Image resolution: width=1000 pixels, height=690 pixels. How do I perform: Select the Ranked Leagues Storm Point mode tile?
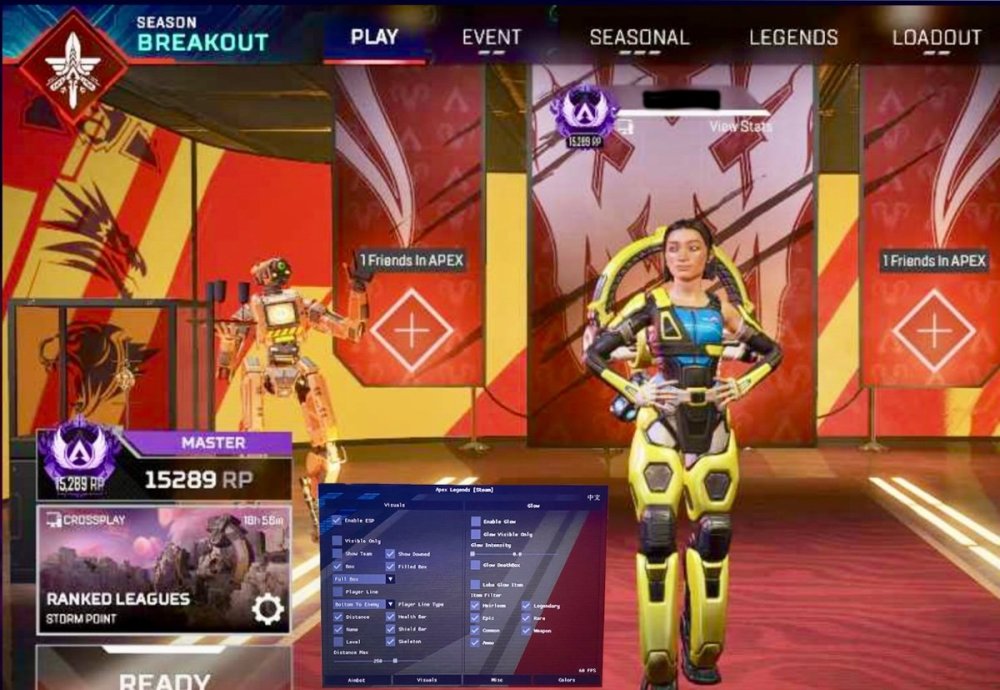click(x=140, y=570)
